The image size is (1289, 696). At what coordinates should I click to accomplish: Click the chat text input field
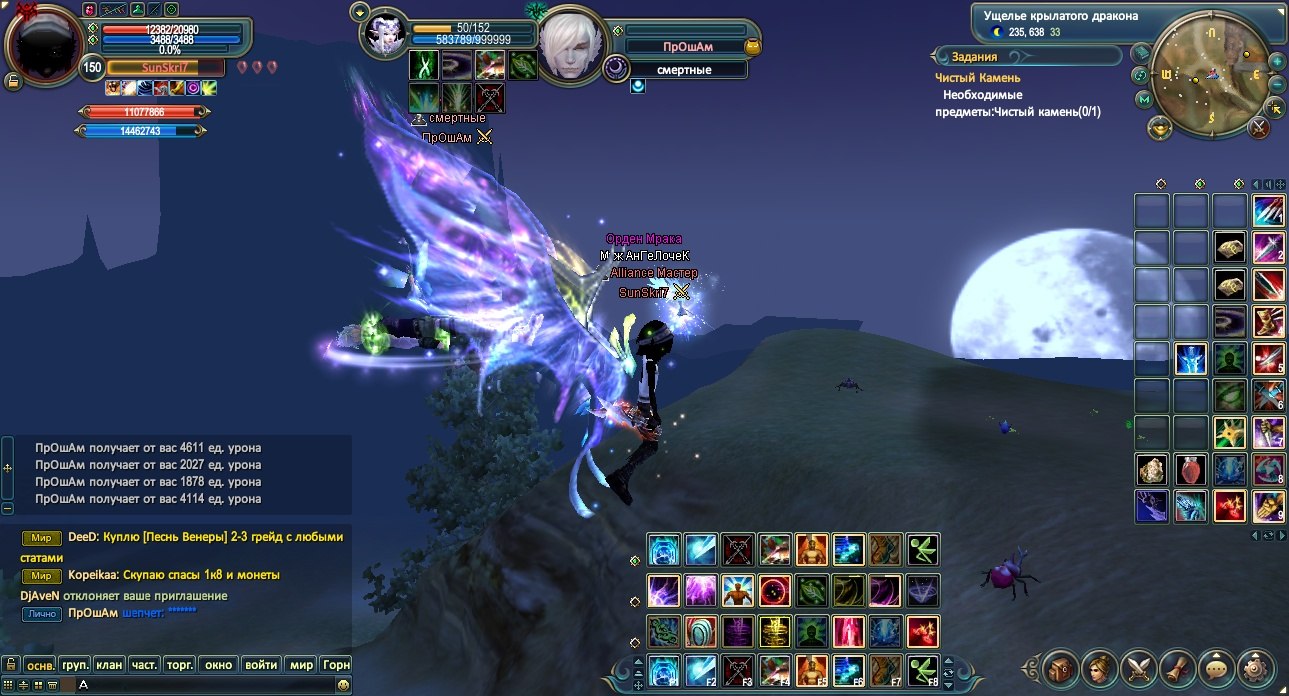(200, 684)
